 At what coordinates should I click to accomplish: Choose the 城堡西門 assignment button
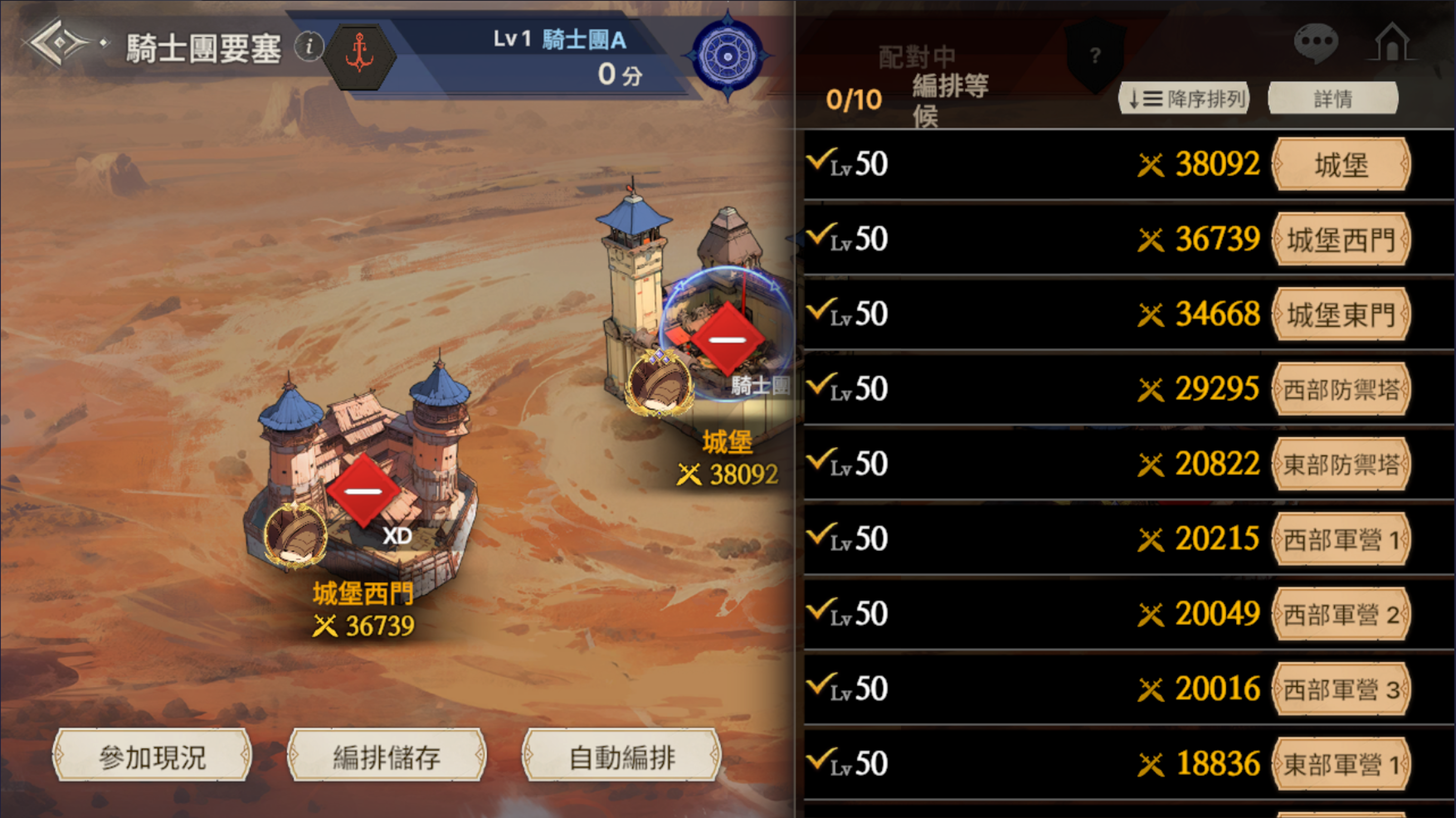tap(1341, 239)
